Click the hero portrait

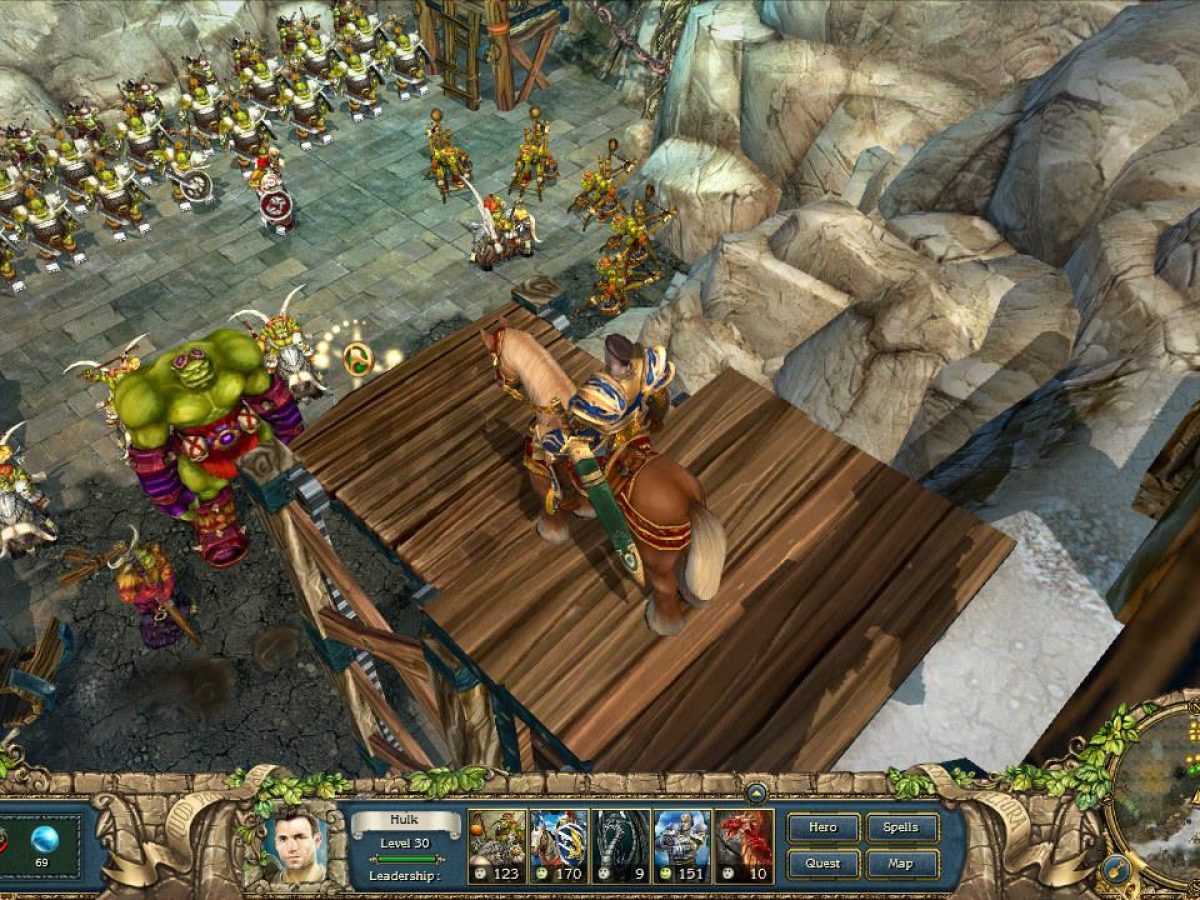[x=296, y=845]
